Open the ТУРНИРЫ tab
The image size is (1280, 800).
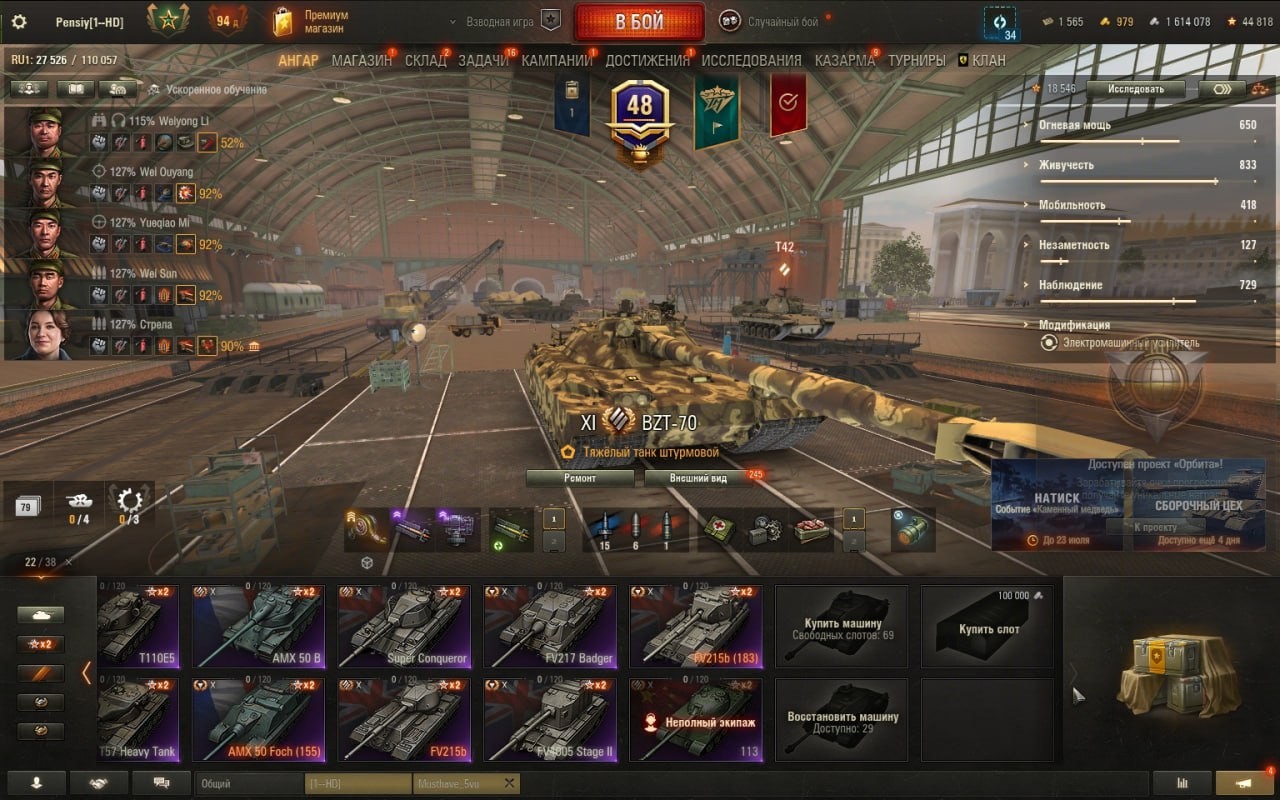click(916, 60)
